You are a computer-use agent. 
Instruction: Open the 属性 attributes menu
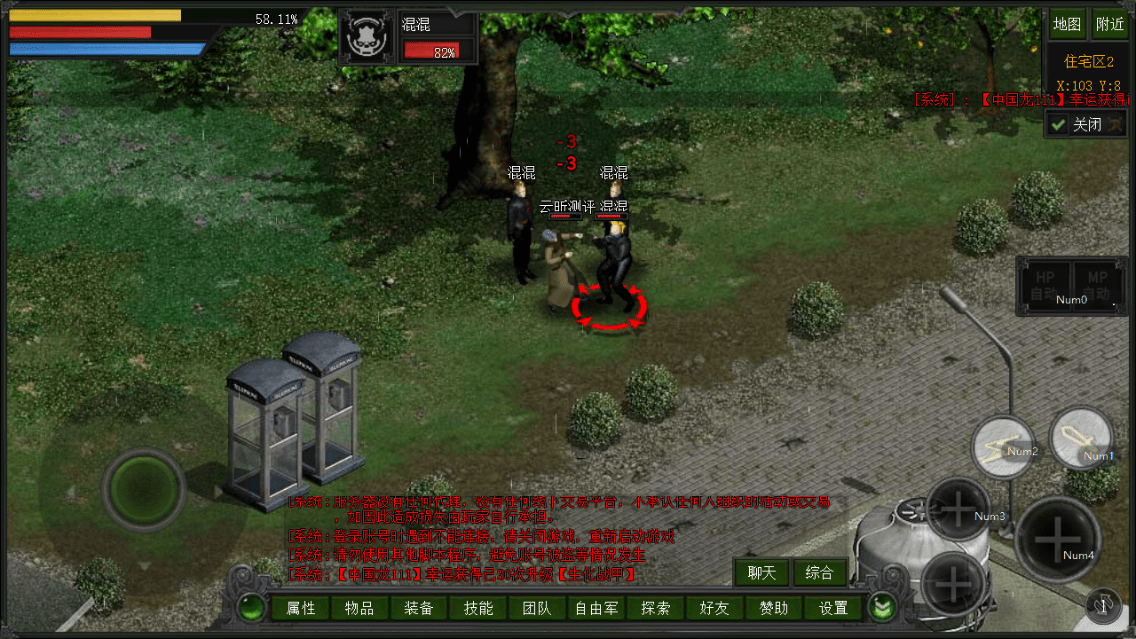[300, 608]
